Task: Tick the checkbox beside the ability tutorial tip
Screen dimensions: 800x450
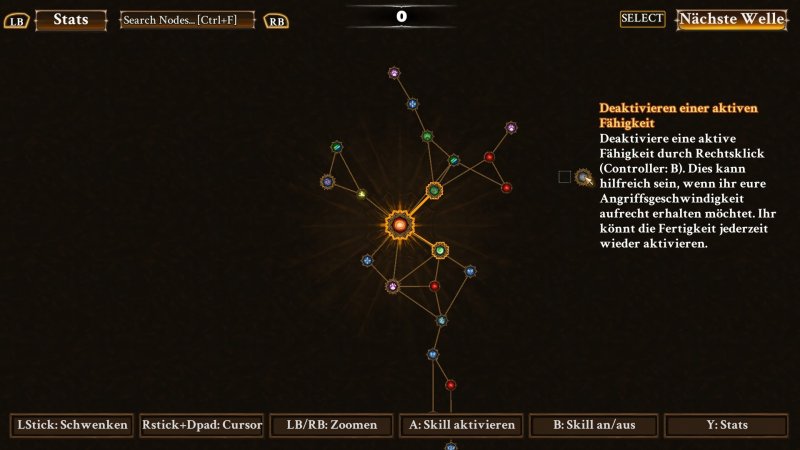Action: (564, 177)
